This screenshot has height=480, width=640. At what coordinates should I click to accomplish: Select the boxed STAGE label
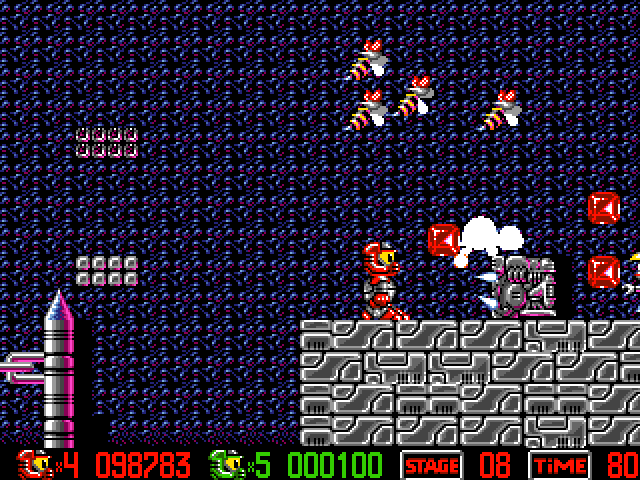click(431, 465)
